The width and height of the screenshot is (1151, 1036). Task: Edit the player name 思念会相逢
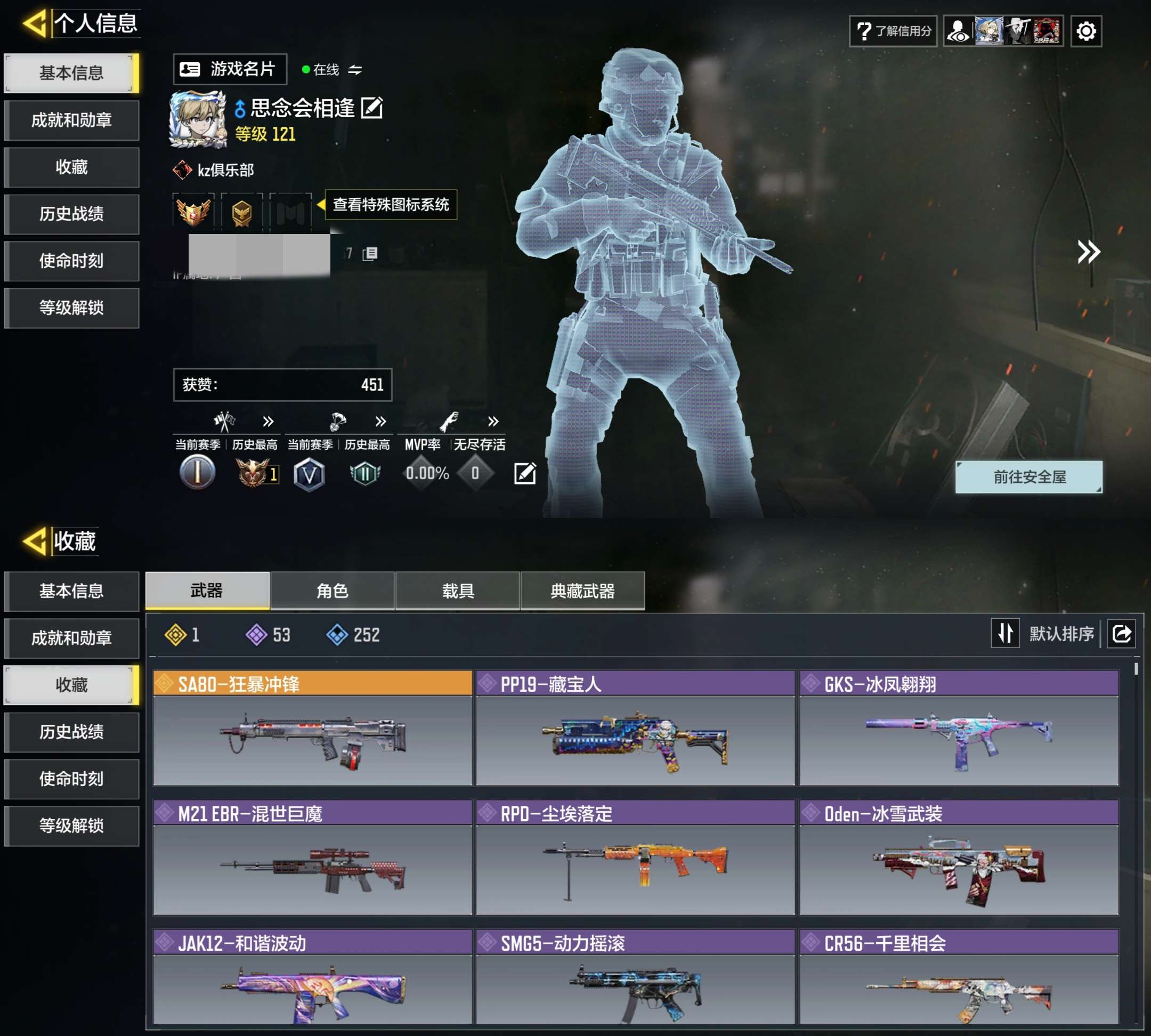[372, 108]
